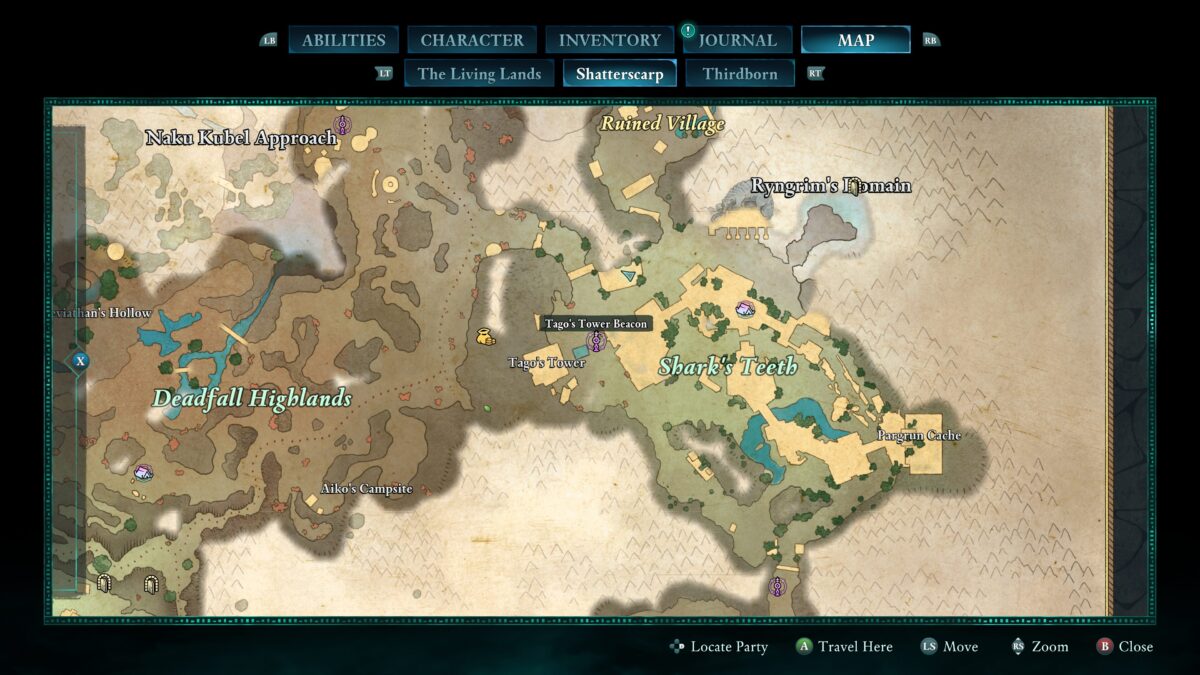1200x675 pixels.
Task: Click the party camp marker in Shark's Teeth
Action: pyautogui.click(x=745, y=309)
